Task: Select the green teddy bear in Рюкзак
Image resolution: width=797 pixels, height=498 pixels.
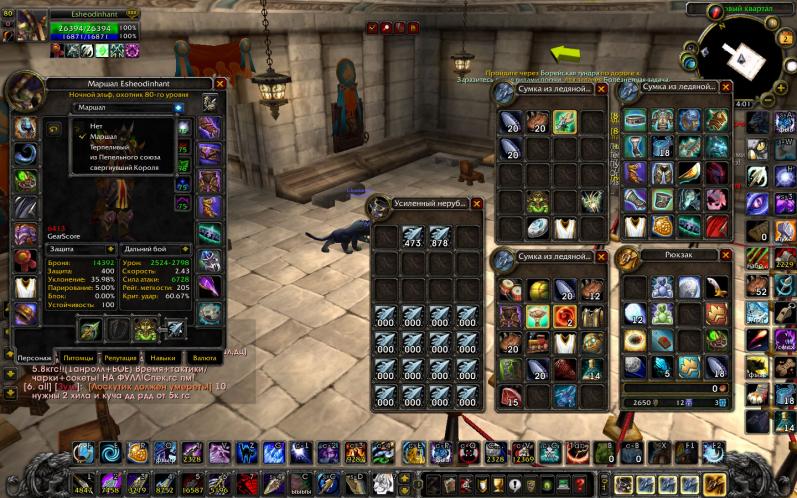Action: 662,312
